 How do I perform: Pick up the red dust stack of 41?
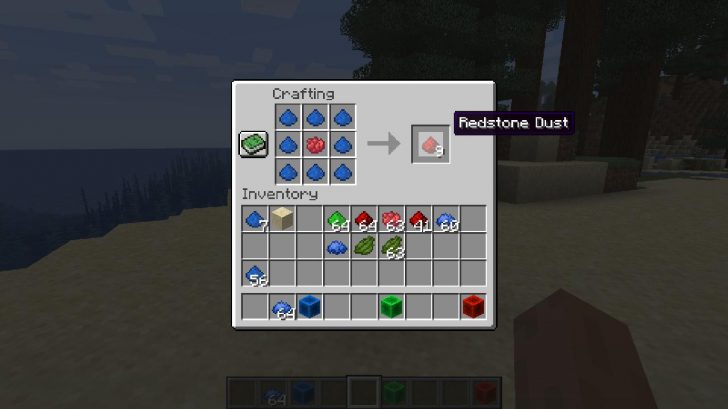[x=419, y=219]
